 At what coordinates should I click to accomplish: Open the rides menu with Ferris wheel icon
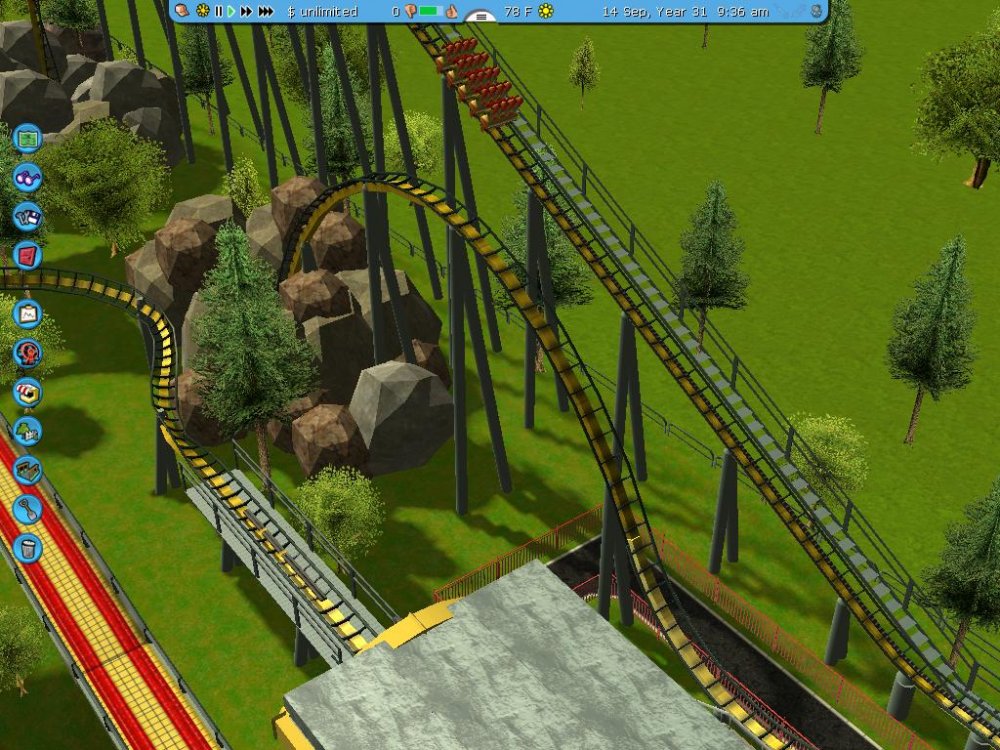(x=27, y=352)
